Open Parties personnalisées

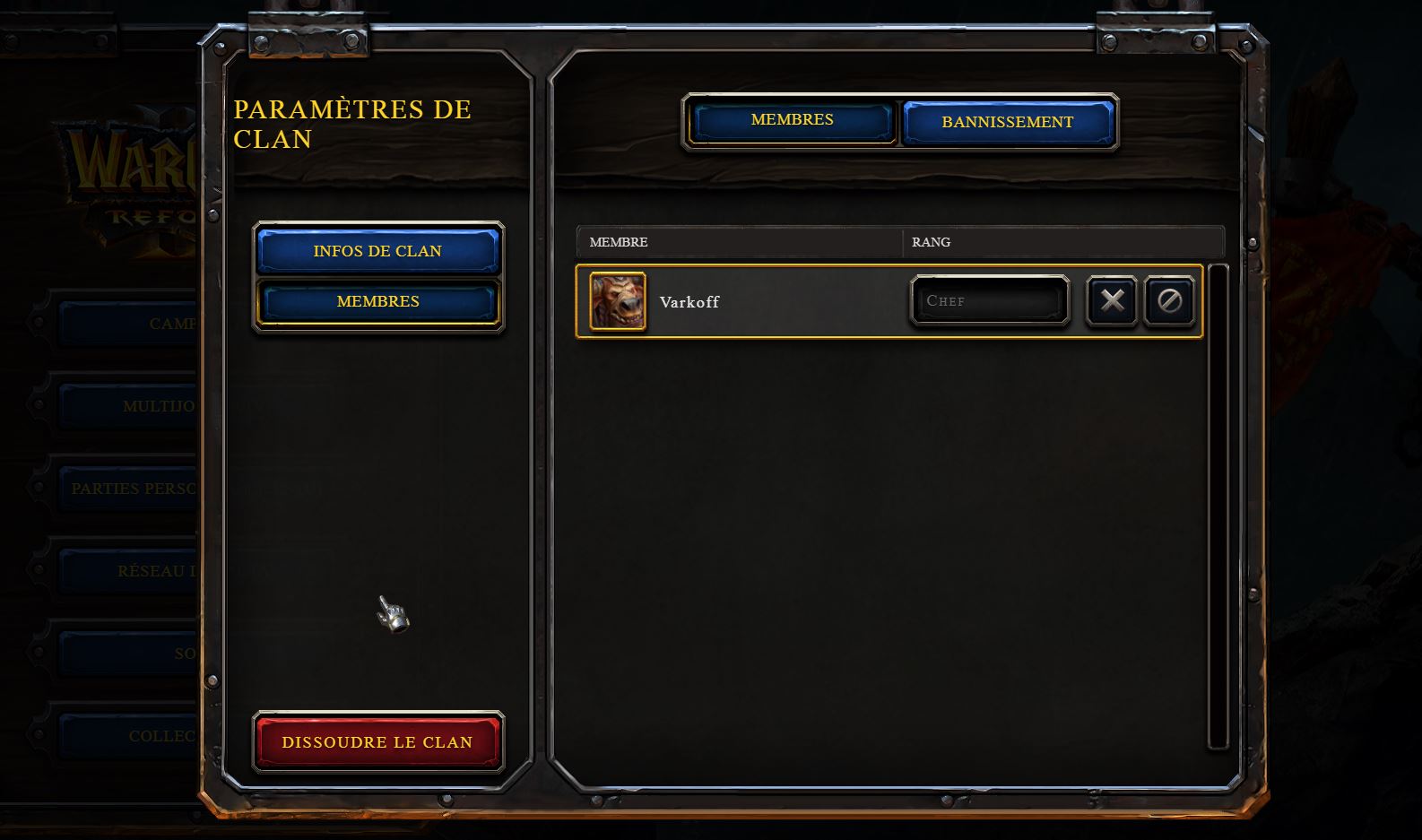tap(134, 489)
